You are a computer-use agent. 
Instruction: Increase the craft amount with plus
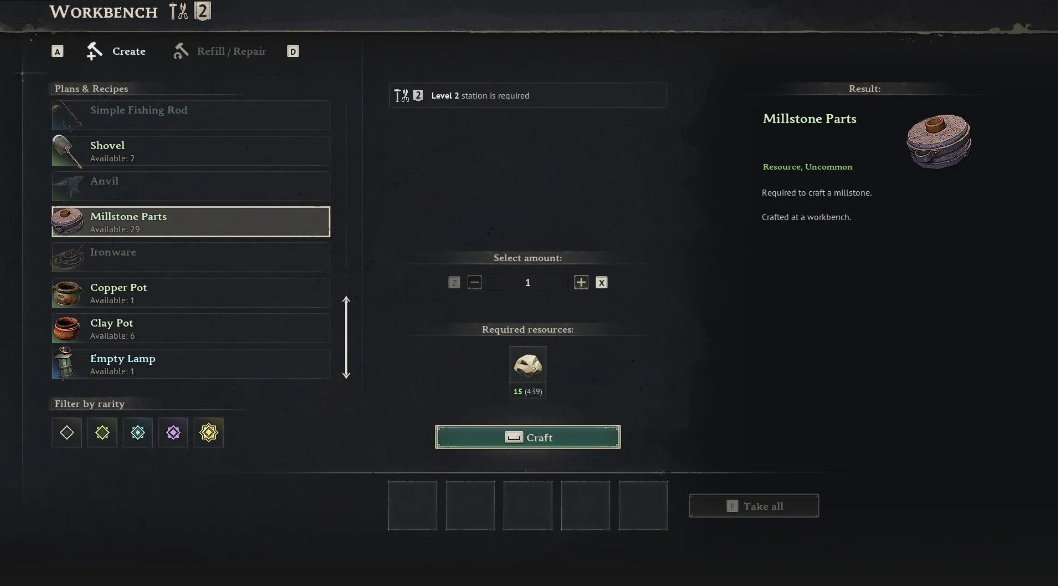tap(581, 283)
